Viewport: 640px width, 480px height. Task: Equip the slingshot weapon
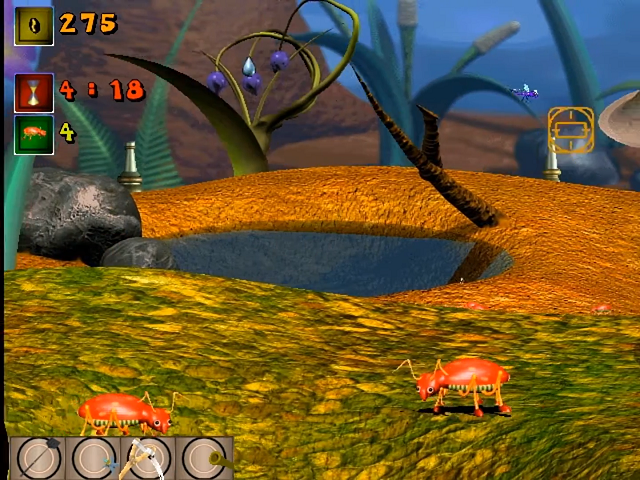pyautogui.click(x=149, y=459)
